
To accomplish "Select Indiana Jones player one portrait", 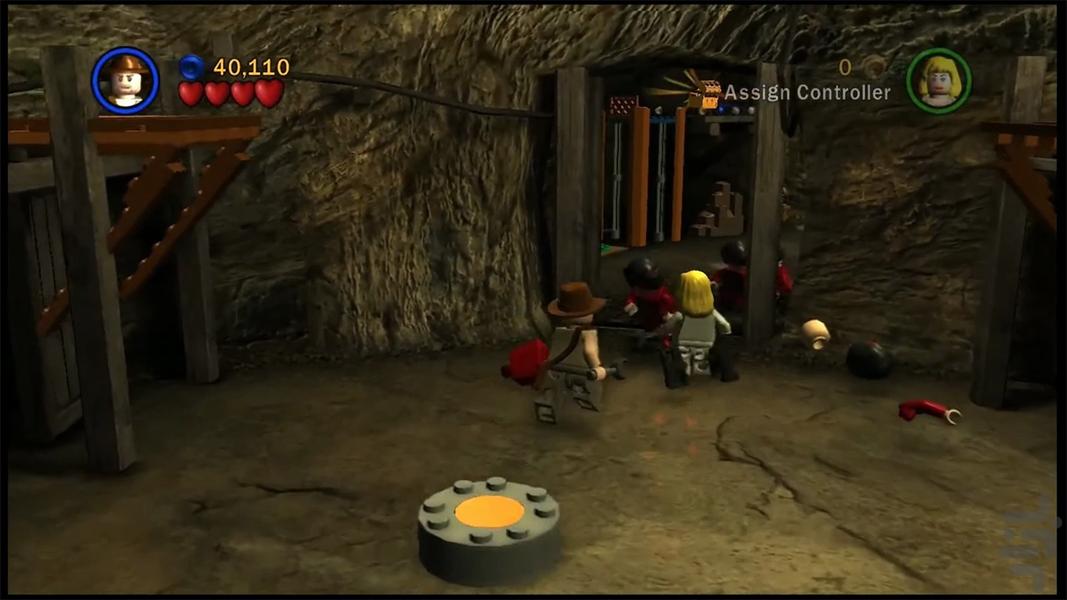I will click(x=125, y=80).
